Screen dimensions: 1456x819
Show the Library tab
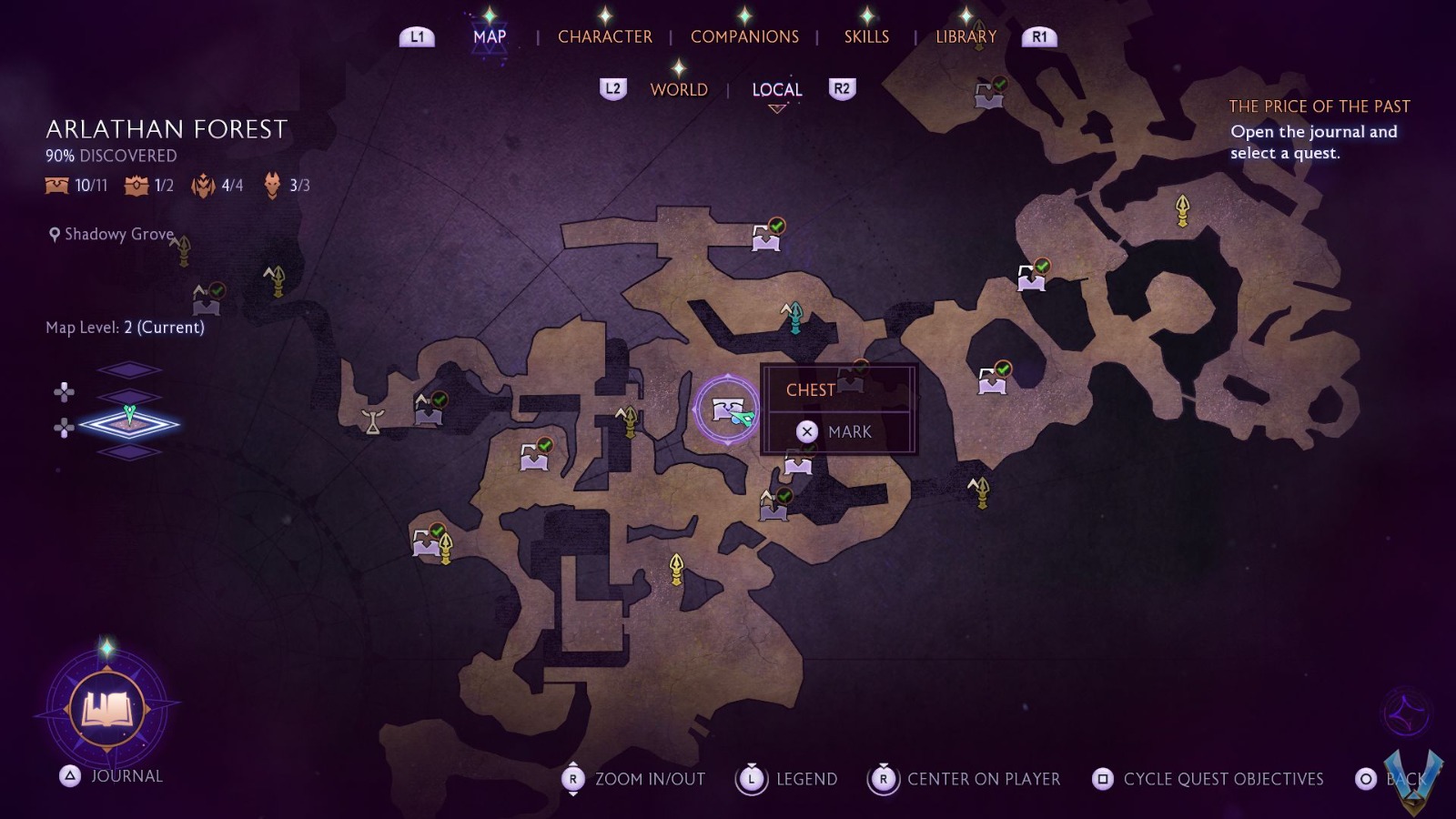[966, 36]
